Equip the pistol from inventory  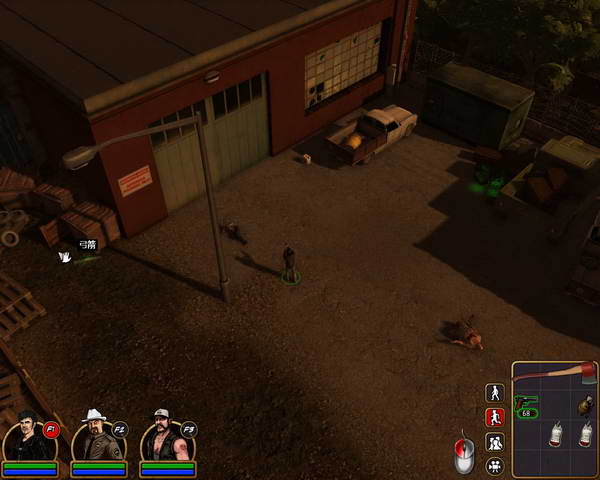click(527, 402)
